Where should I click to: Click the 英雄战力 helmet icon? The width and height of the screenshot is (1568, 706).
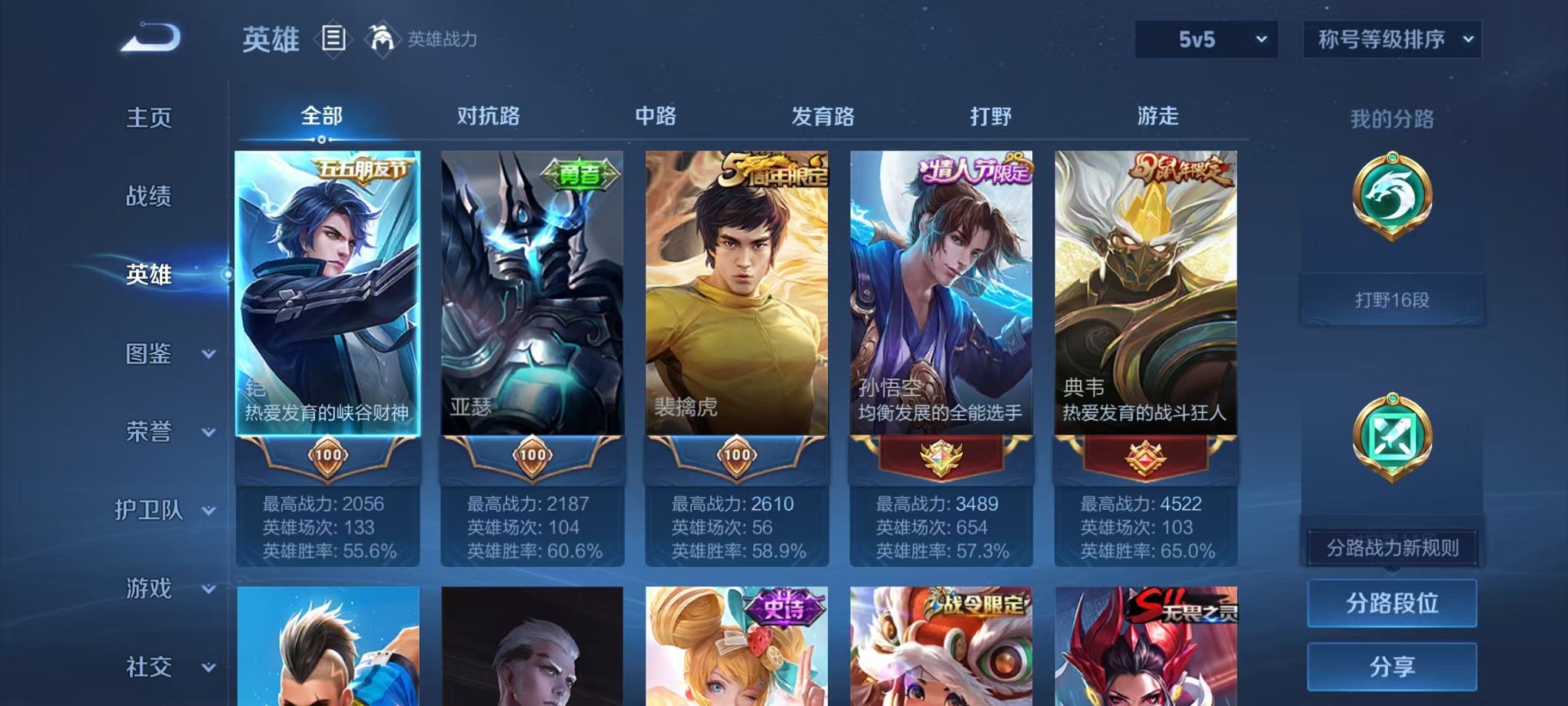(x=381, y=36)
